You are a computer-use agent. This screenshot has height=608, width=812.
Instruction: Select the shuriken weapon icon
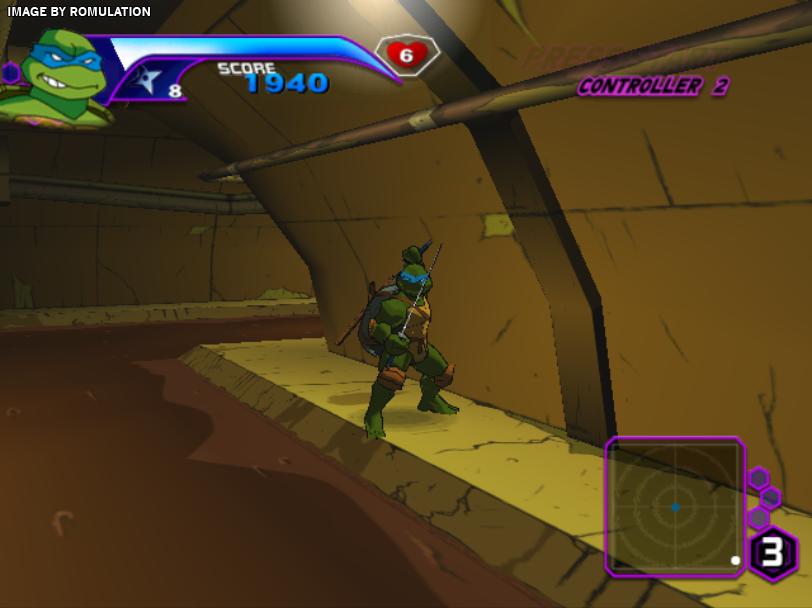[x=148, y=80]
